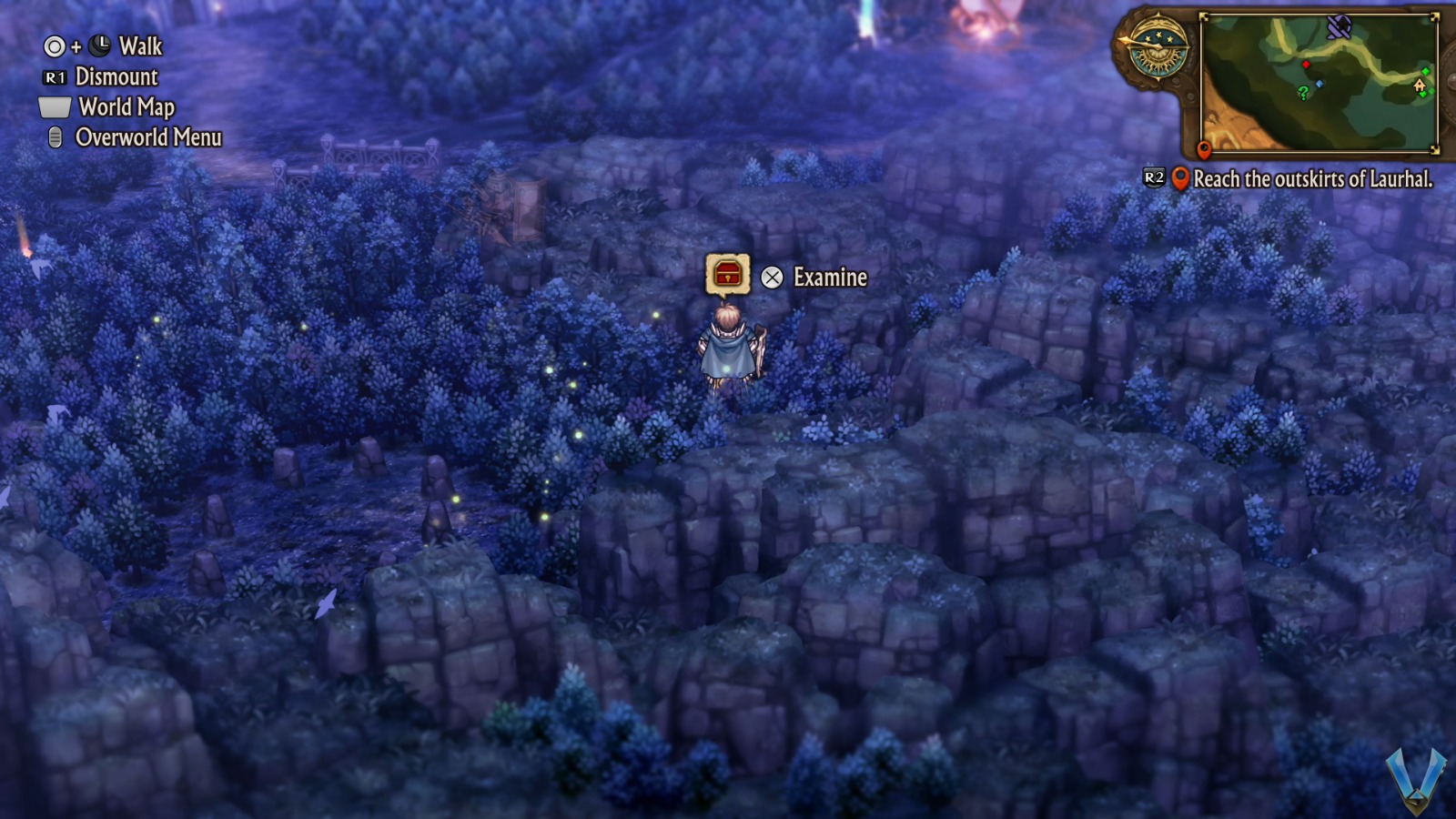Open the Overworld Menu
Screen dimensions: 1456x819
coord(148,137)
